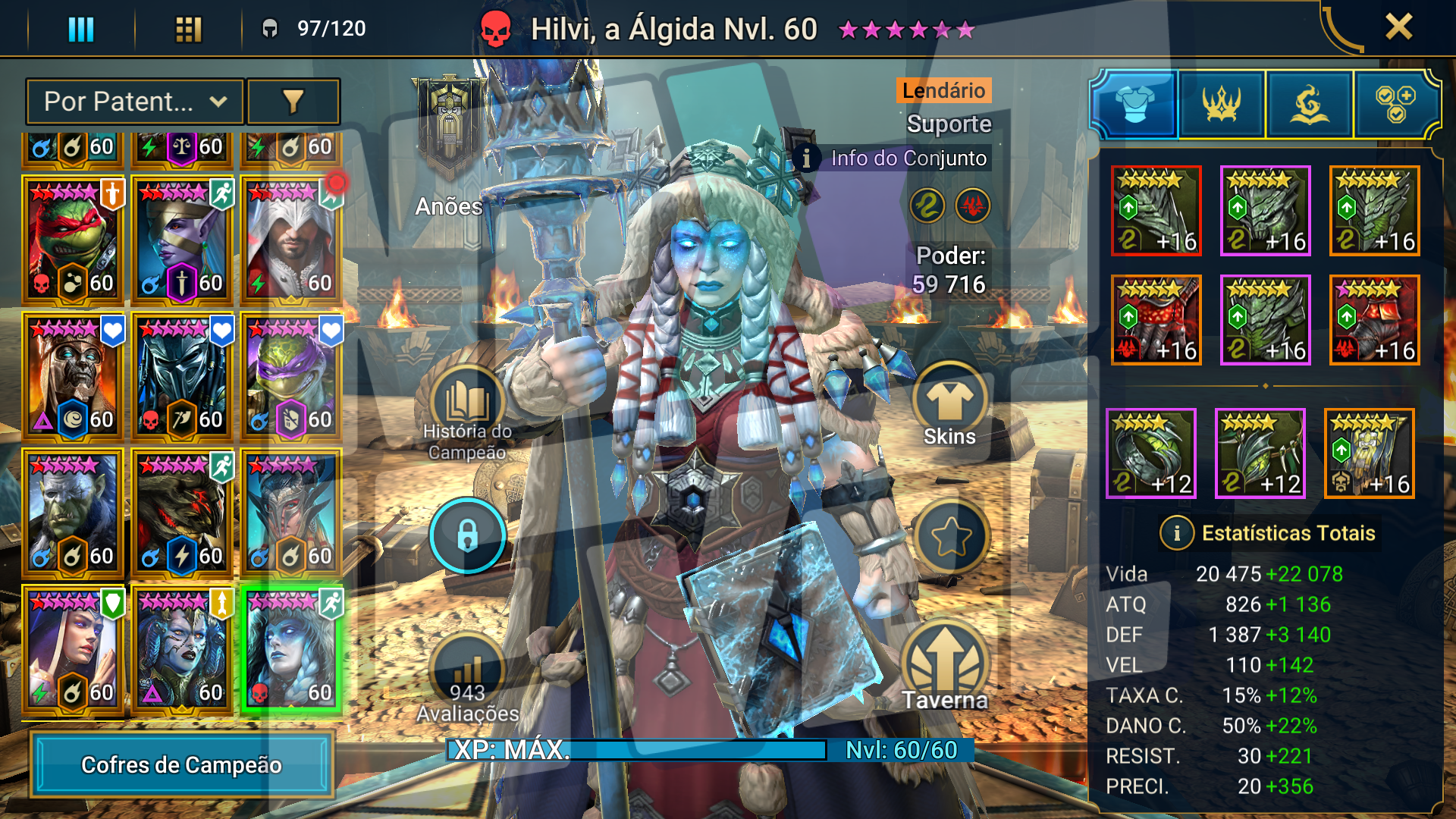Open the 'Por Patent...' sort dropdown
Screen dimensions: 1456x819
click(x=135, y=102)
